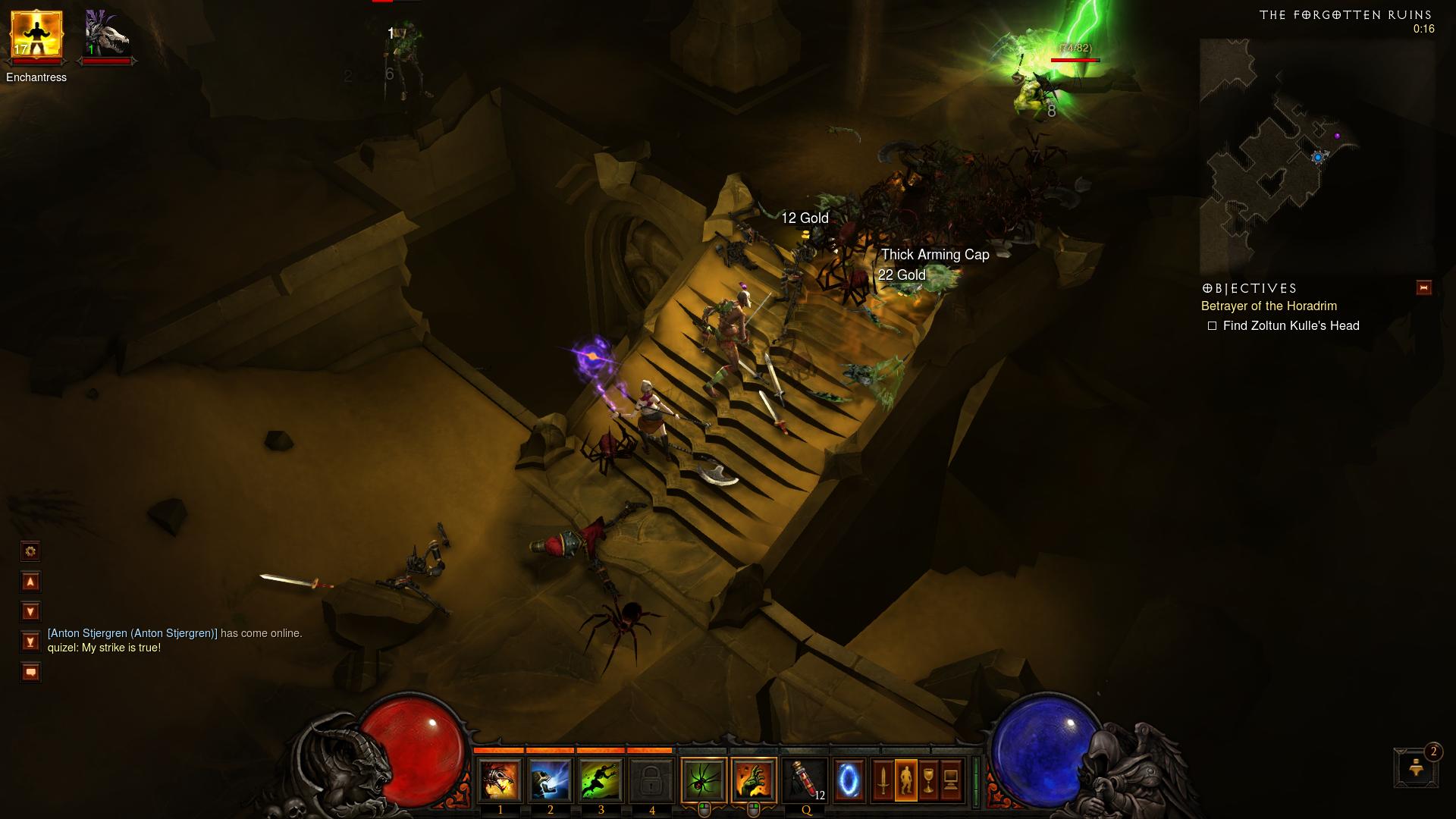Open the blue town portal
Screen dimensions: 1456x819
(x=849, y=780)
